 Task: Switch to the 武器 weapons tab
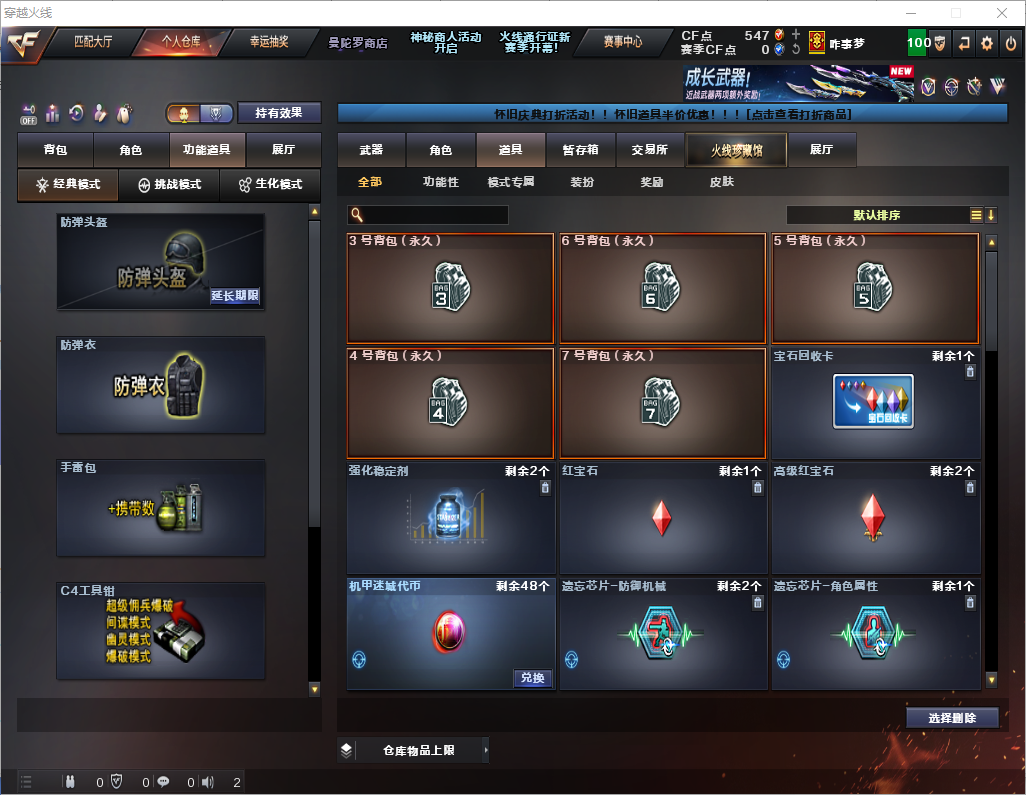coord(371,150)
